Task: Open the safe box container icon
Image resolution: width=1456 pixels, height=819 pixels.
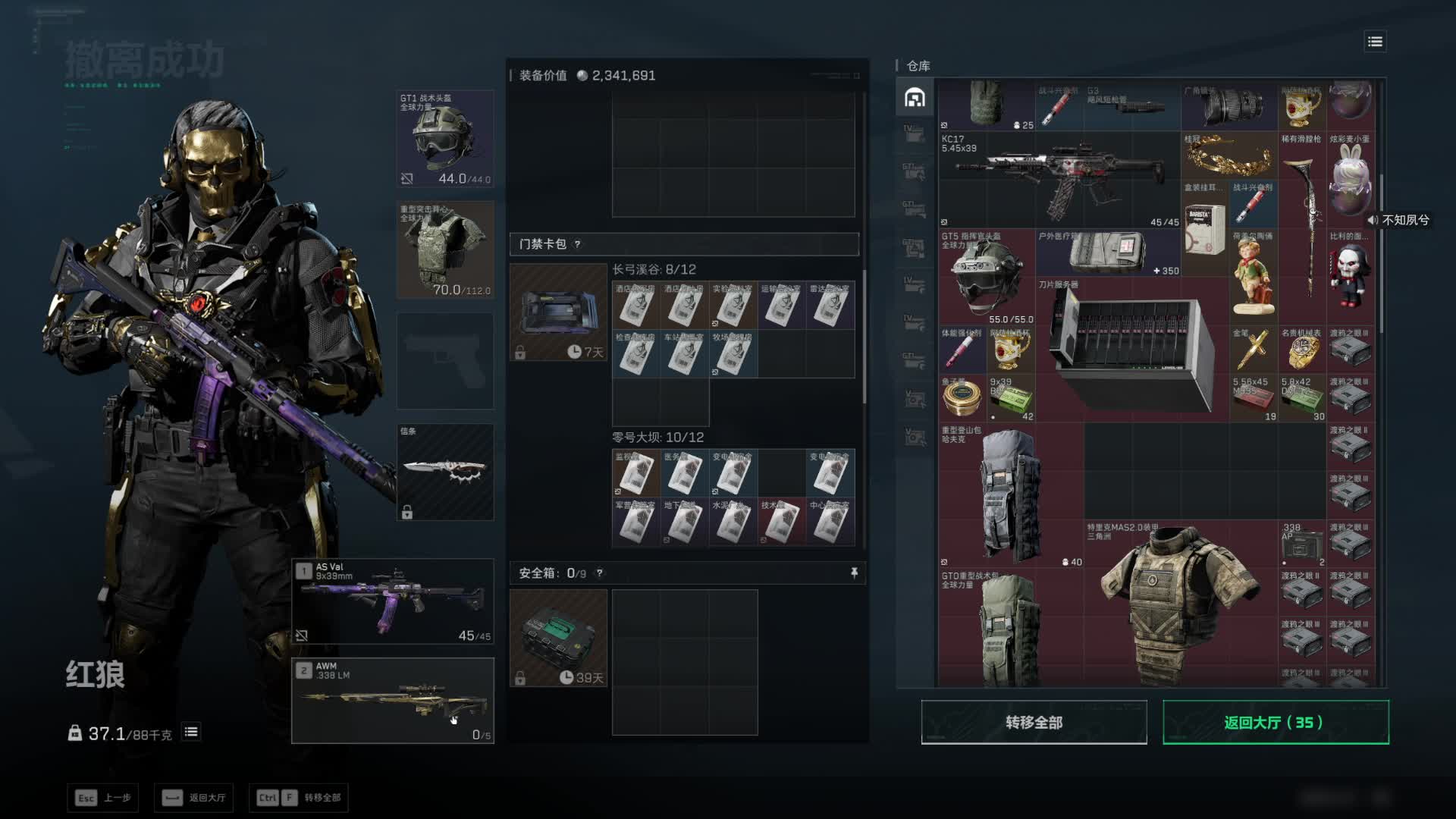Action: (x=558, y=638)
